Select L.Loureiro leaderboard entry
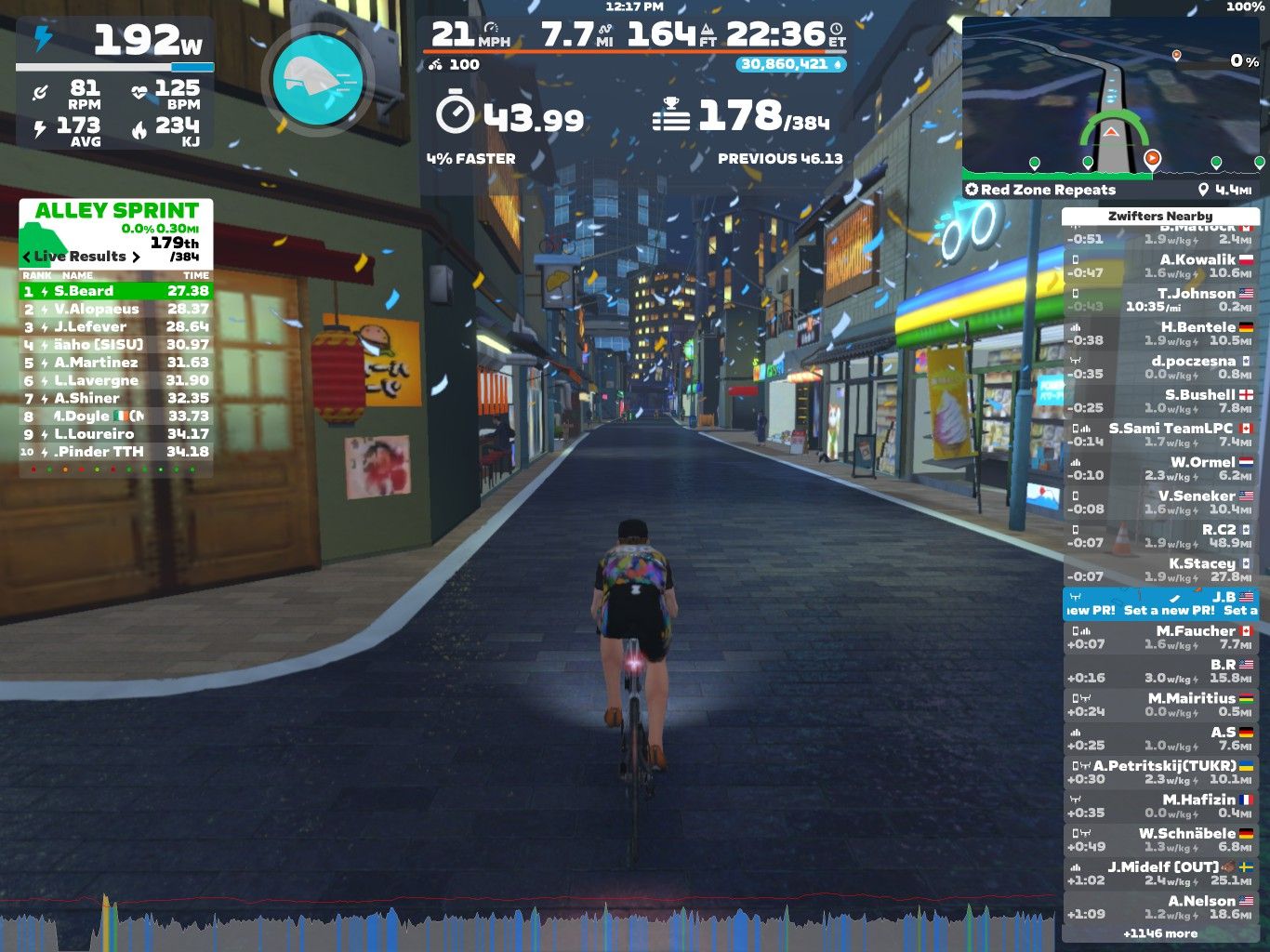 coord(116,434)
